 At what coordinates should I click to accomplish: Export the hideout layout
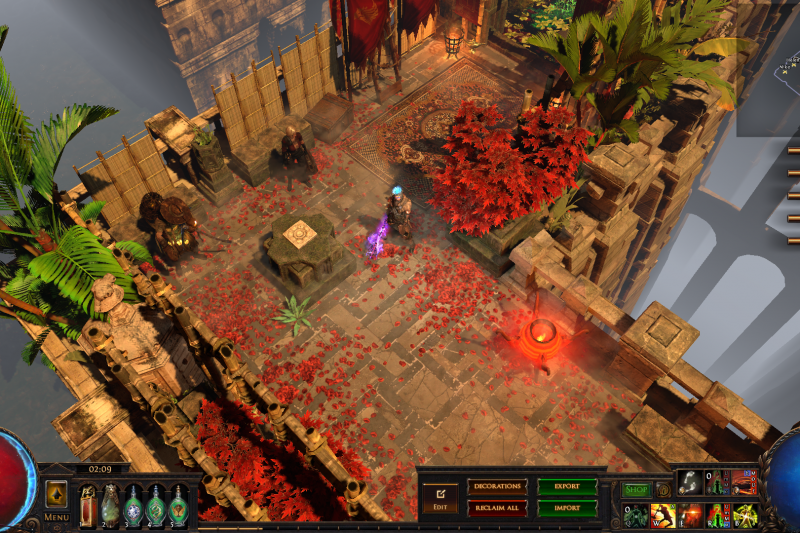pyautogui.click(x=567, y=486)
